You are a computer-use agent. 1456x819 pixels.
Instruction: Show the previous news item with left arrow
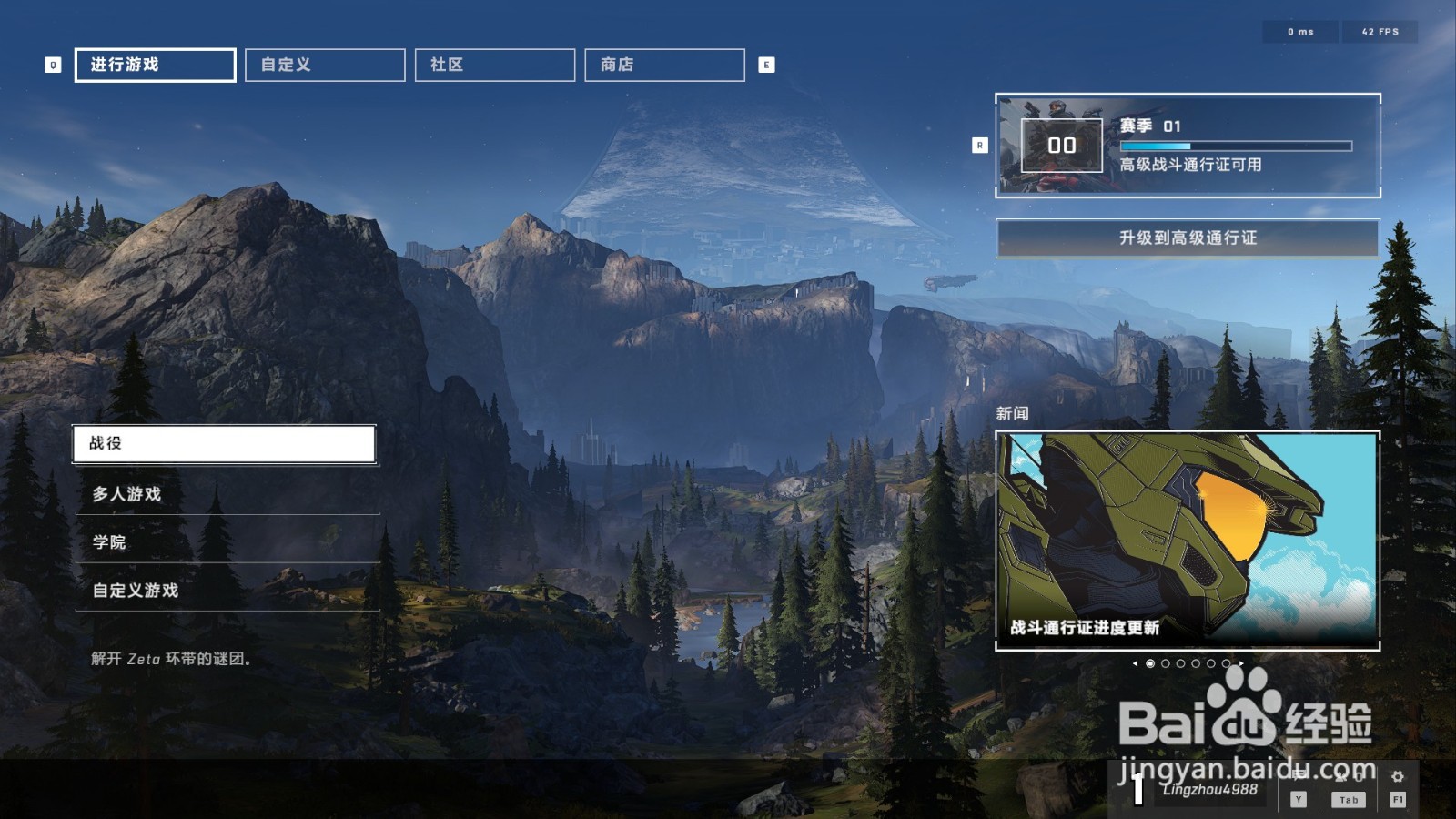point(1135,663)
